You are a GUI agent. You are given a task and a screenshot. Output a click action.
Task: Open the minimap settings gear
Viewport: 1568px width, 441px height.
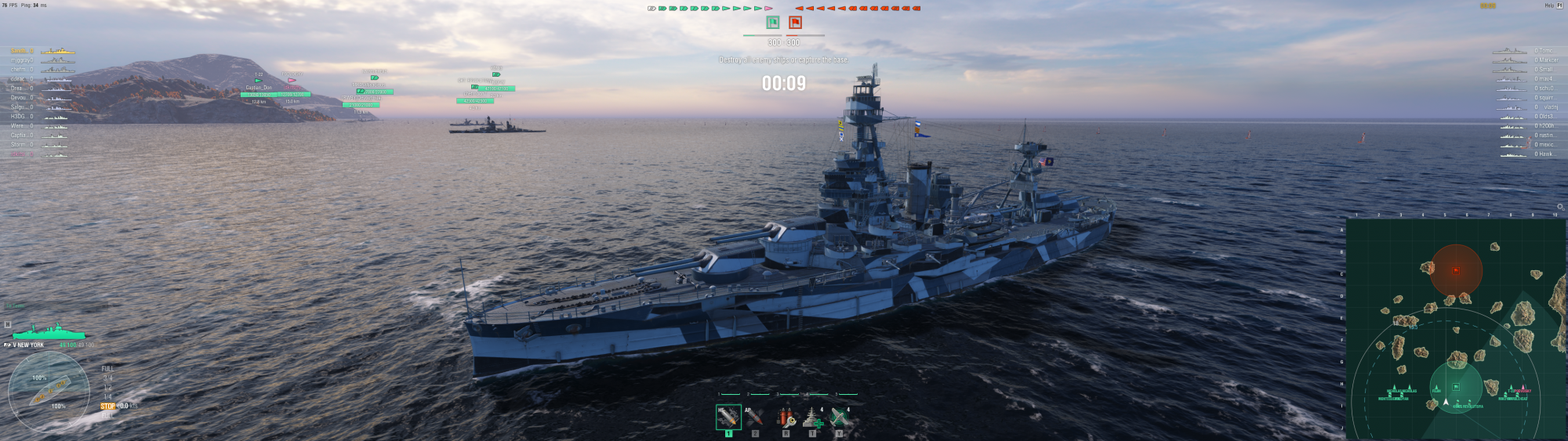tap(1560, 207)
